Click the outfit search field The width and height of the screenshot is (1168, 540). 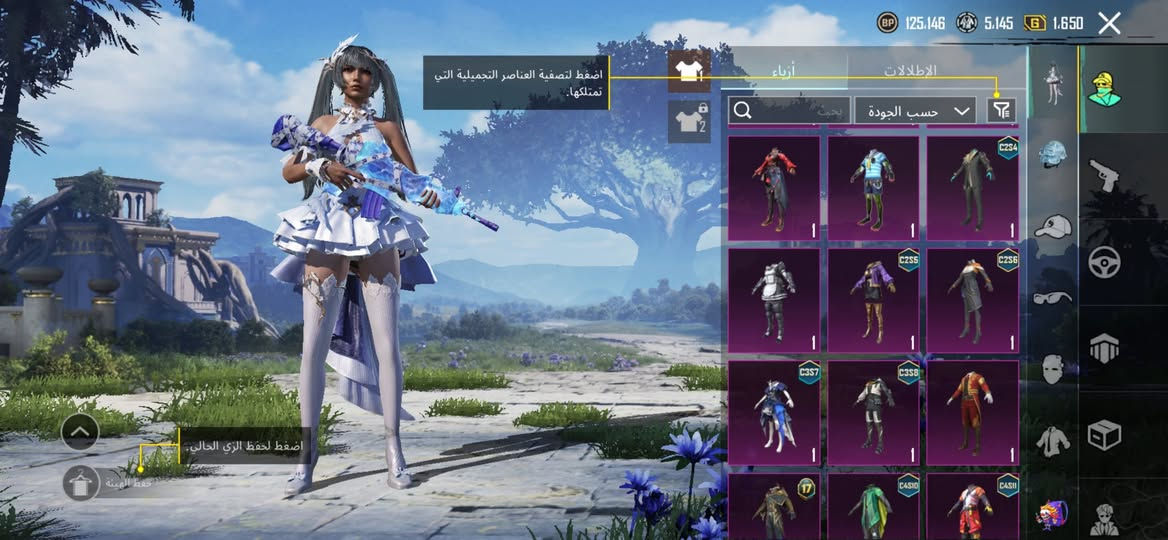click(790, 110)
